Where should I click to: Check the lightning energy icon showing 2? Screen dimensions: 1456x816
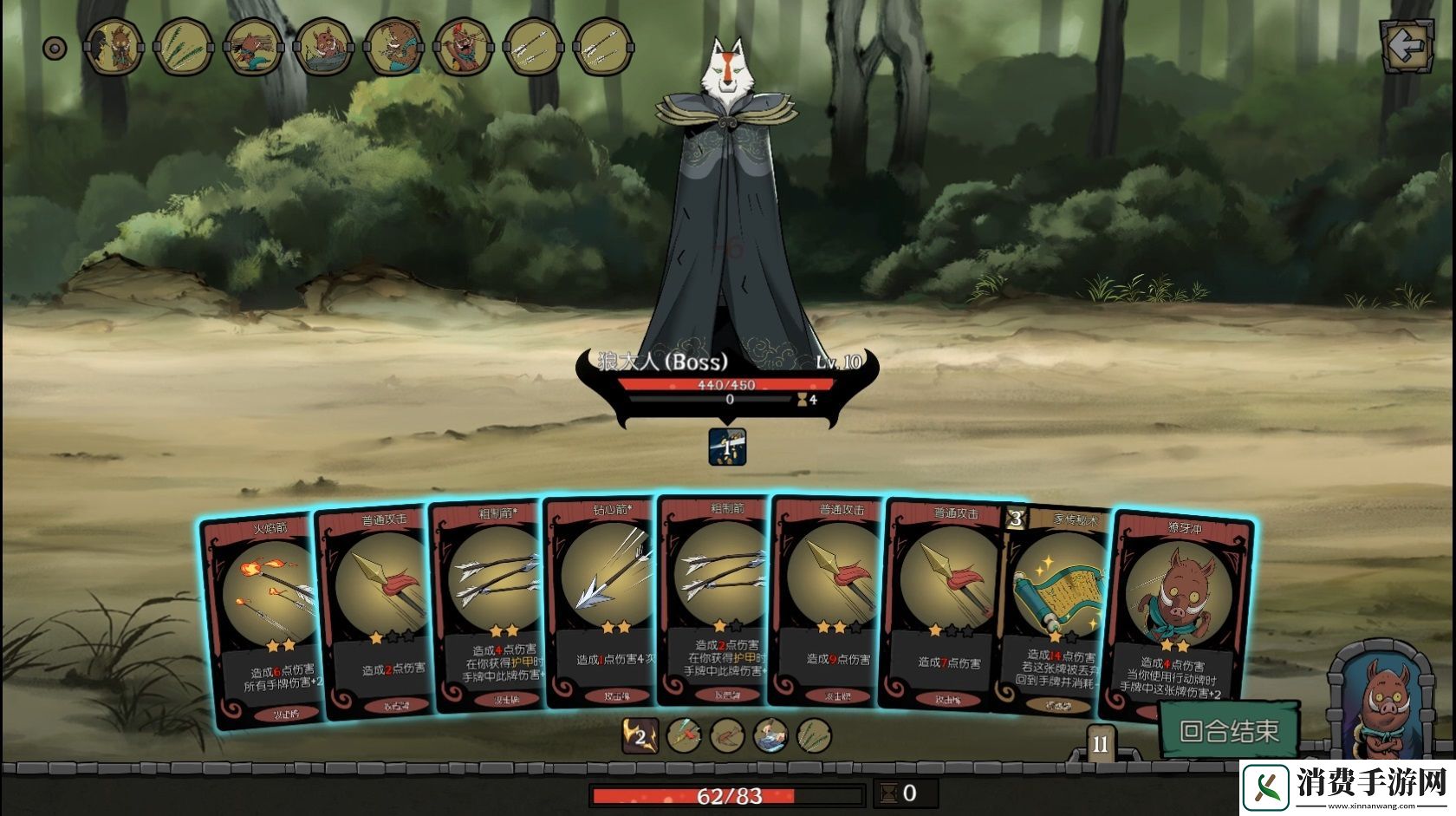tap(640, 736)
